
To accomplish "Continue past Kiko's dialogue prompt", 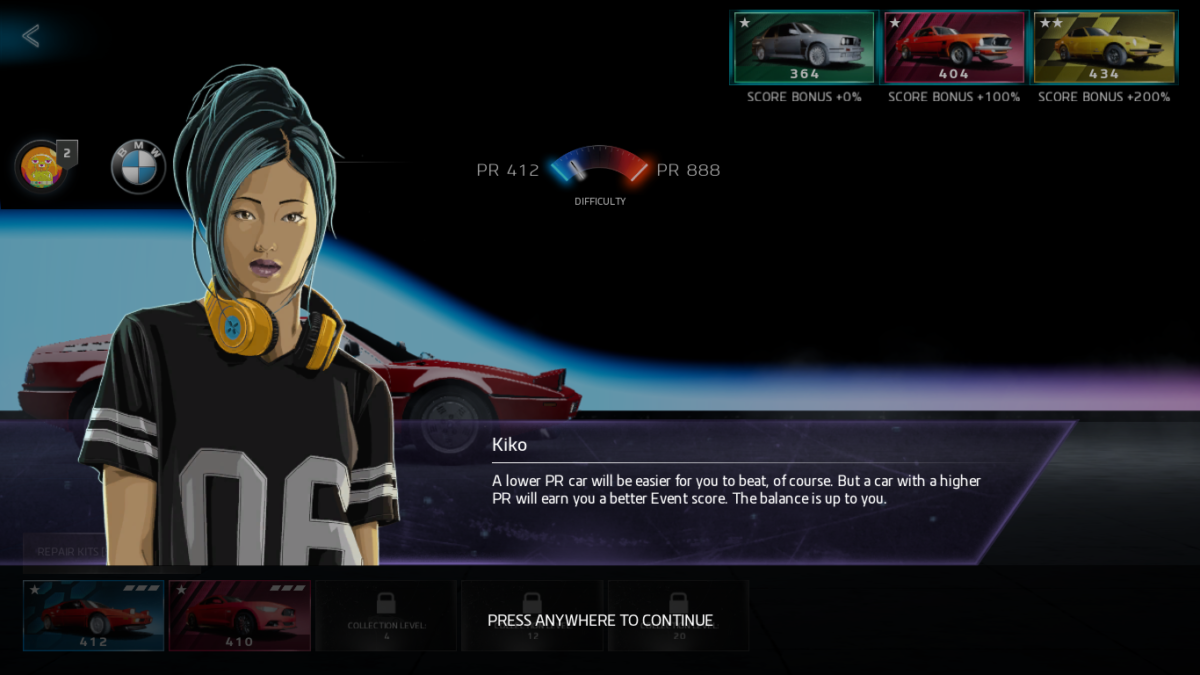I will point(600,620).
